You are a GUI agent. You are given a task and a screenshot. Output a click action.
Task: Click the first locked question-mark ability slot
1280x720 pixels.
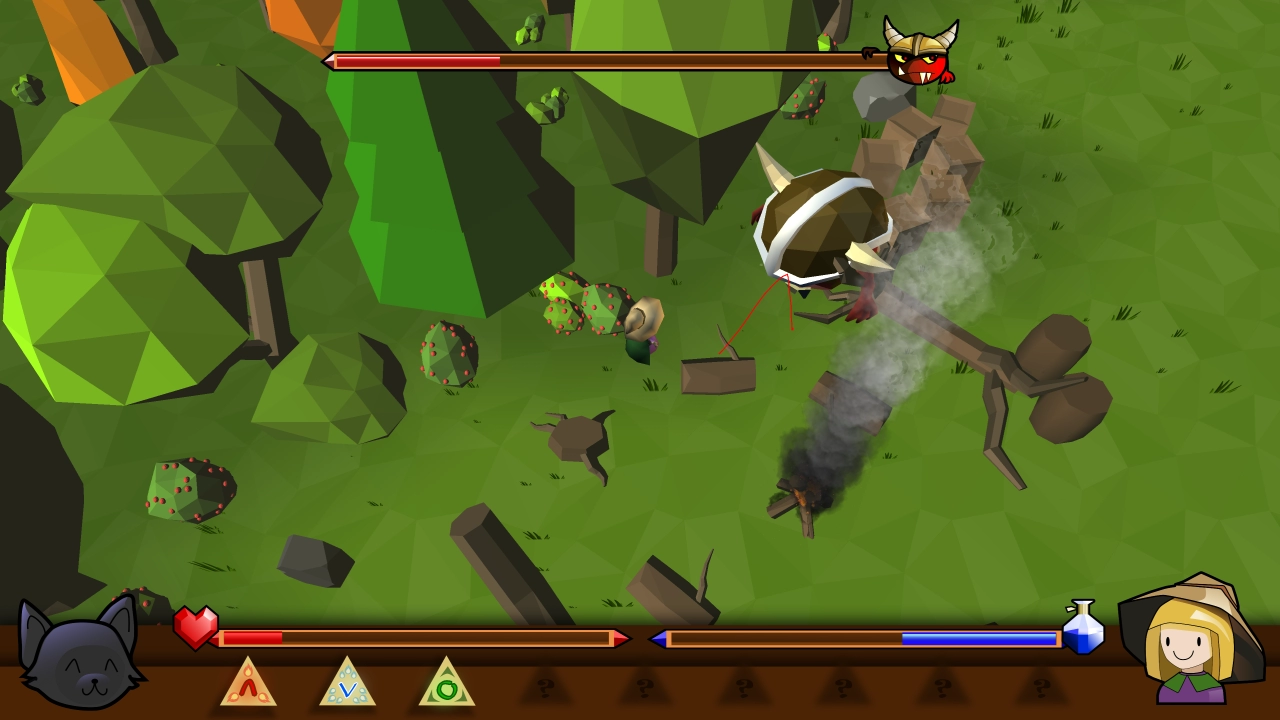[545, 687]
